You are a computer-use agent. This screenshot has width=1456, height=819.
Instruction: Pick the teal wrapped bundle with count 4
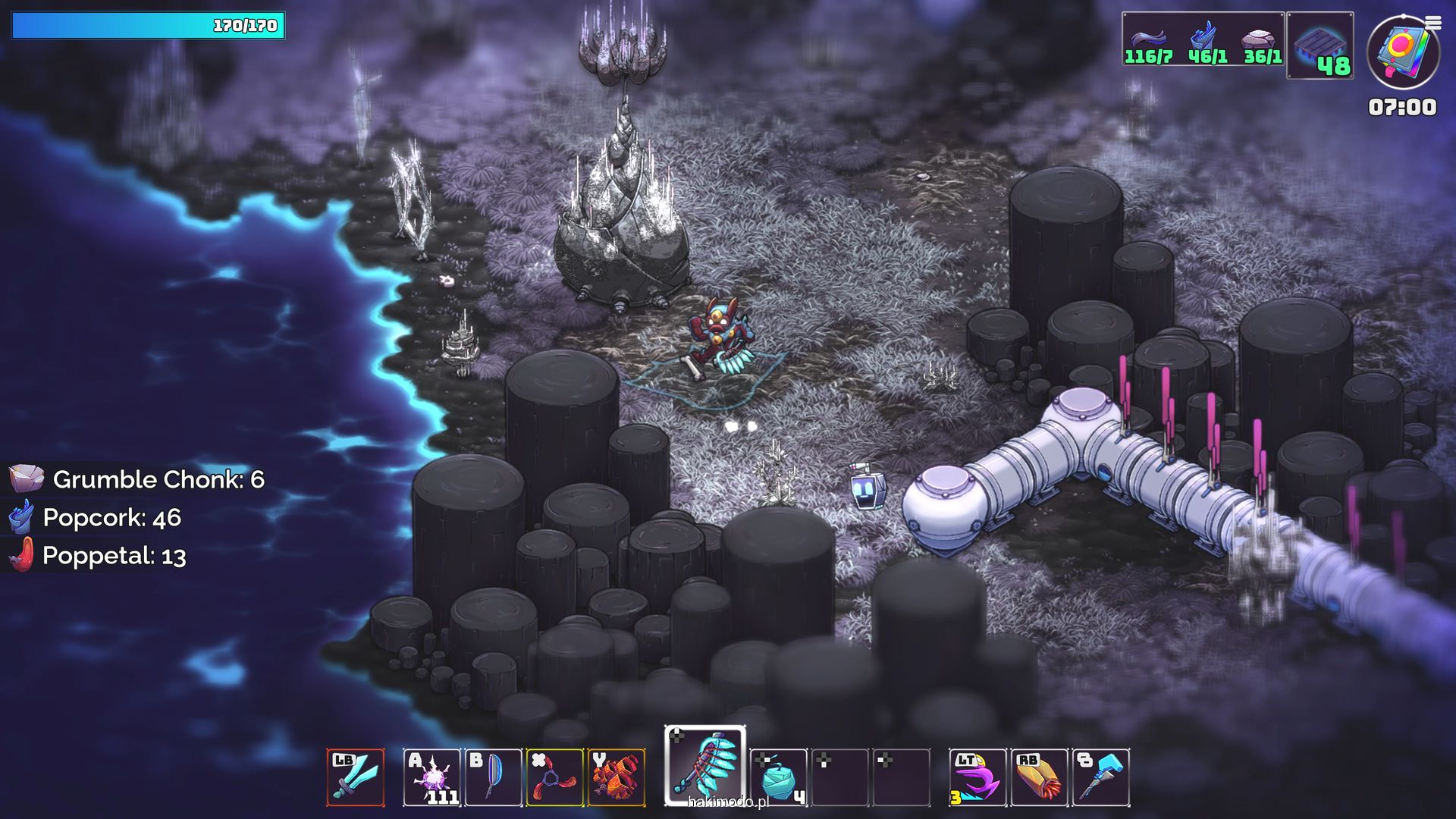pyautogui.click(x=778, y=777)
